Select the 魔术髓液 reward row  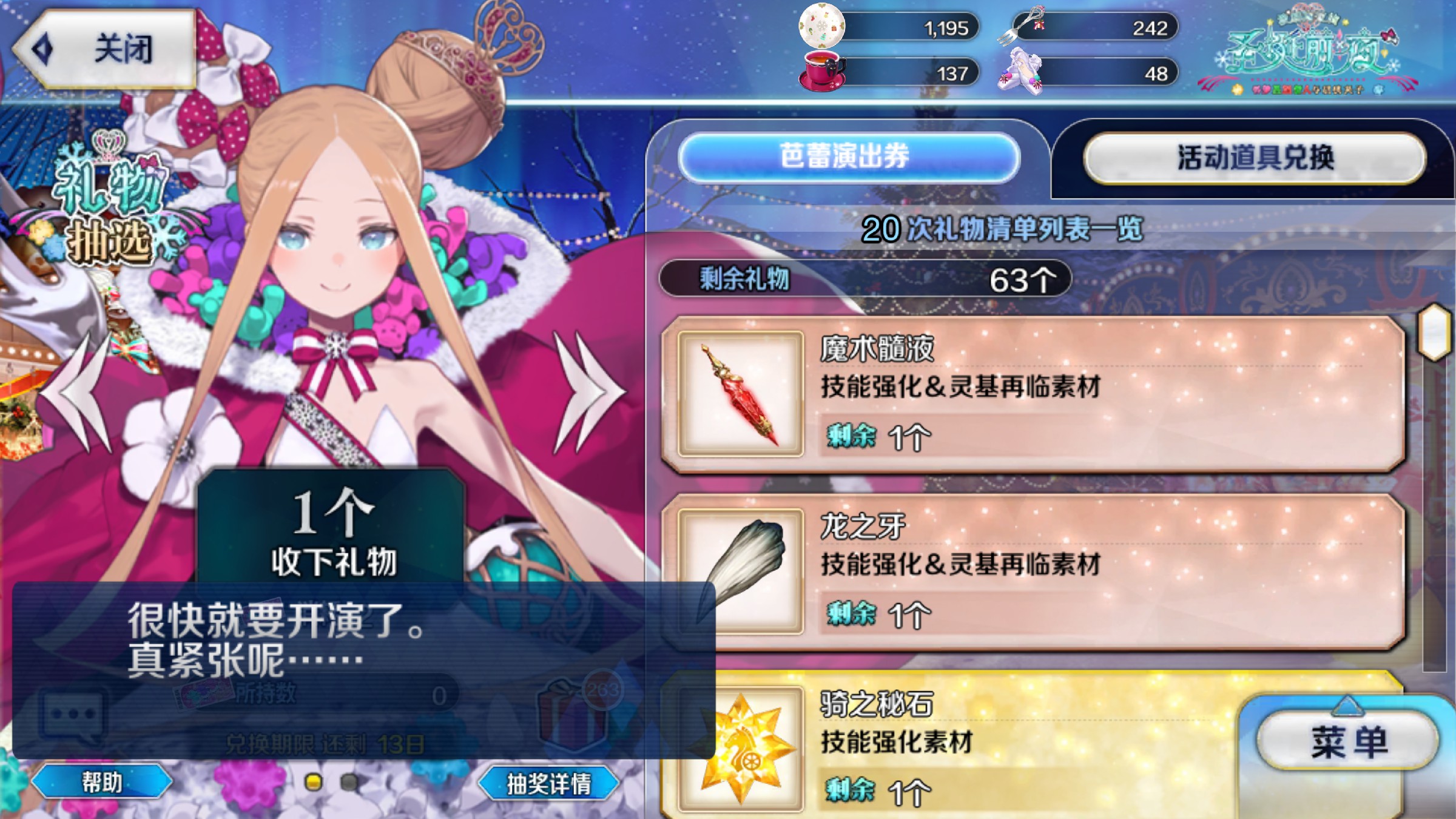[x=1031, y=393]
